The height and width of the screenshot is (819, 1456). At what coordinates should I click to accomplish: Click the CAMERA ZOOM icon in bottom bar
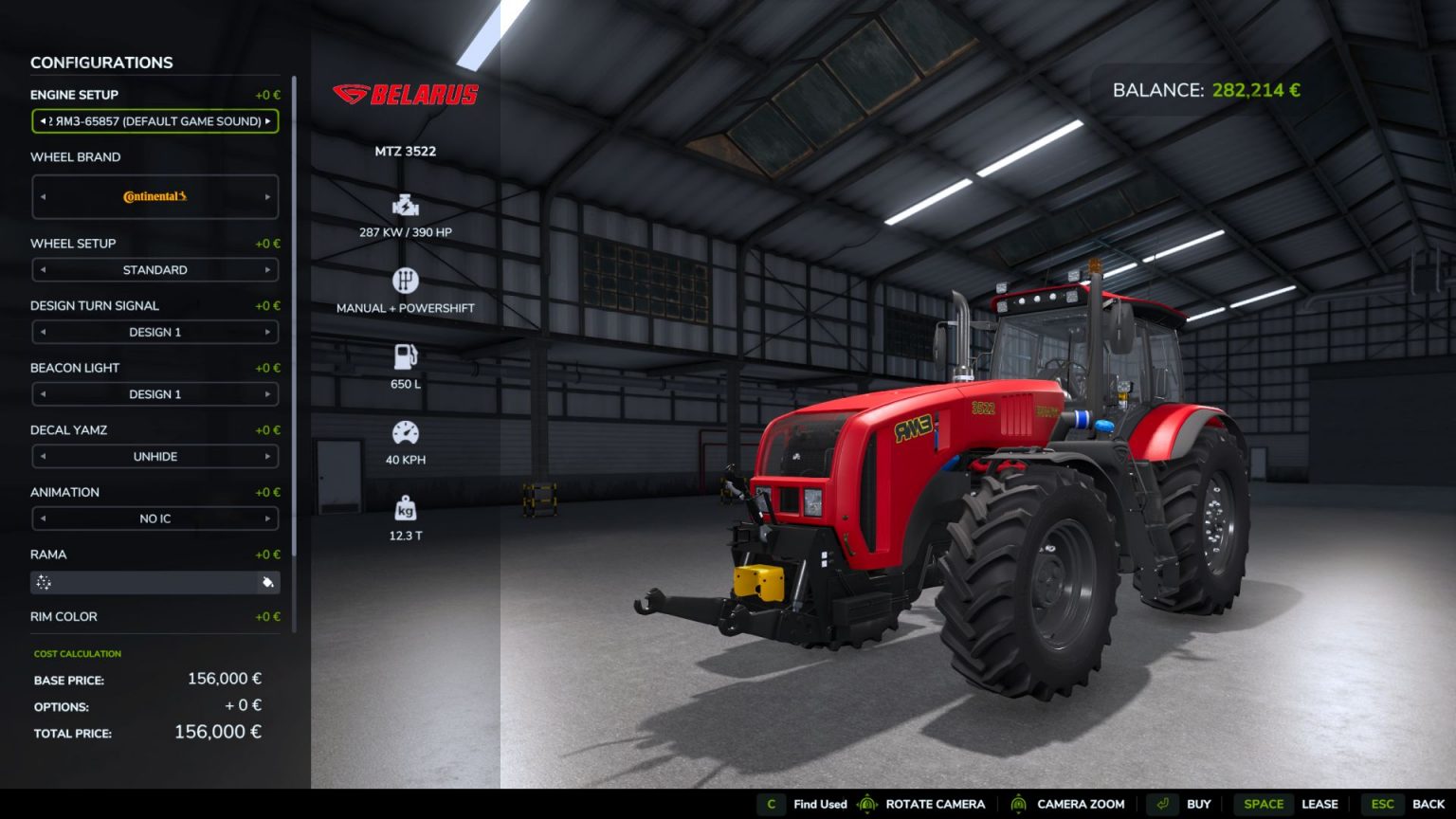[1019, 804]
